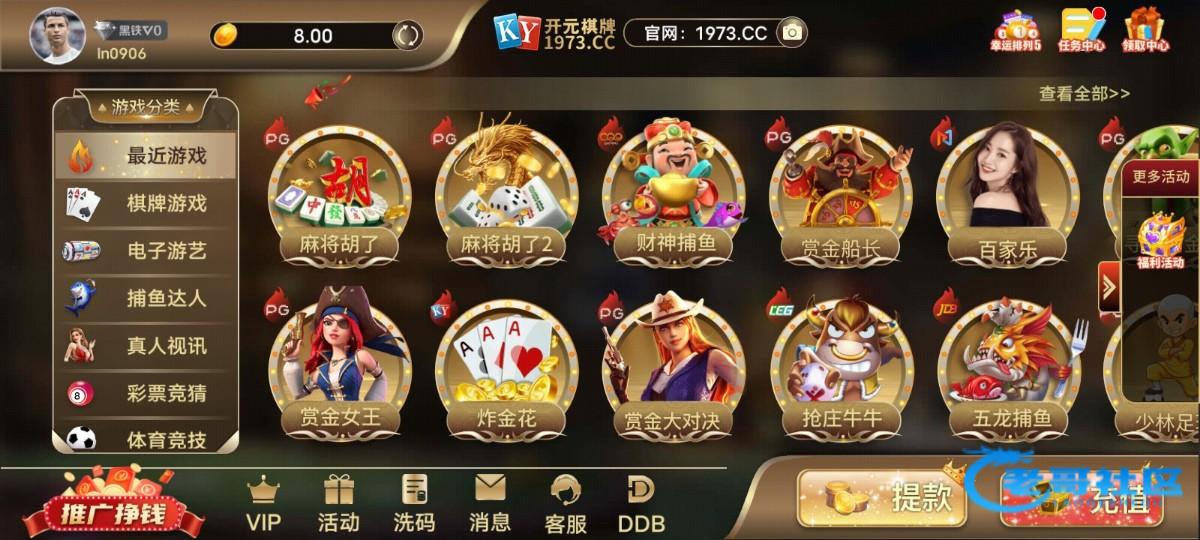Refresh the coin balance
1200x540 pixels.
click(x=406, y=36)
